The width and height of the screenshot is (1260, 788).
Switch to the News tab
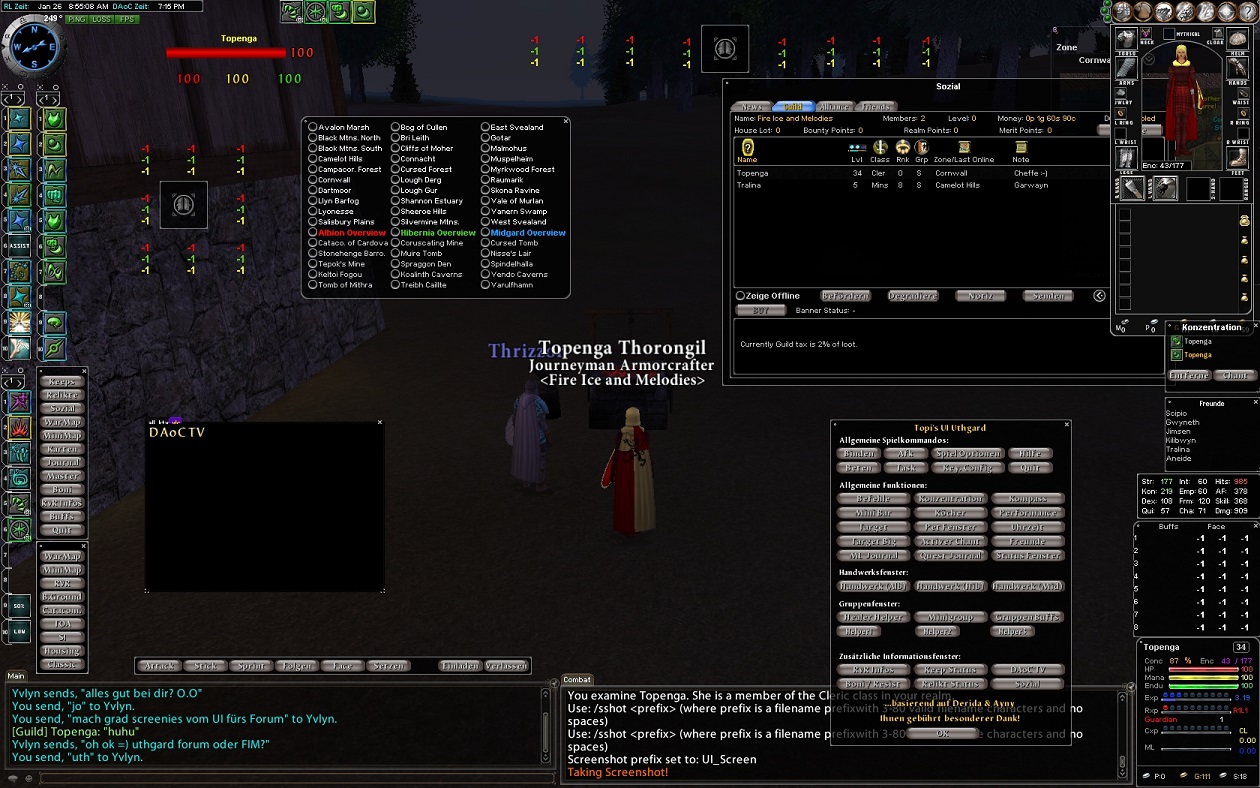point(752,106)
